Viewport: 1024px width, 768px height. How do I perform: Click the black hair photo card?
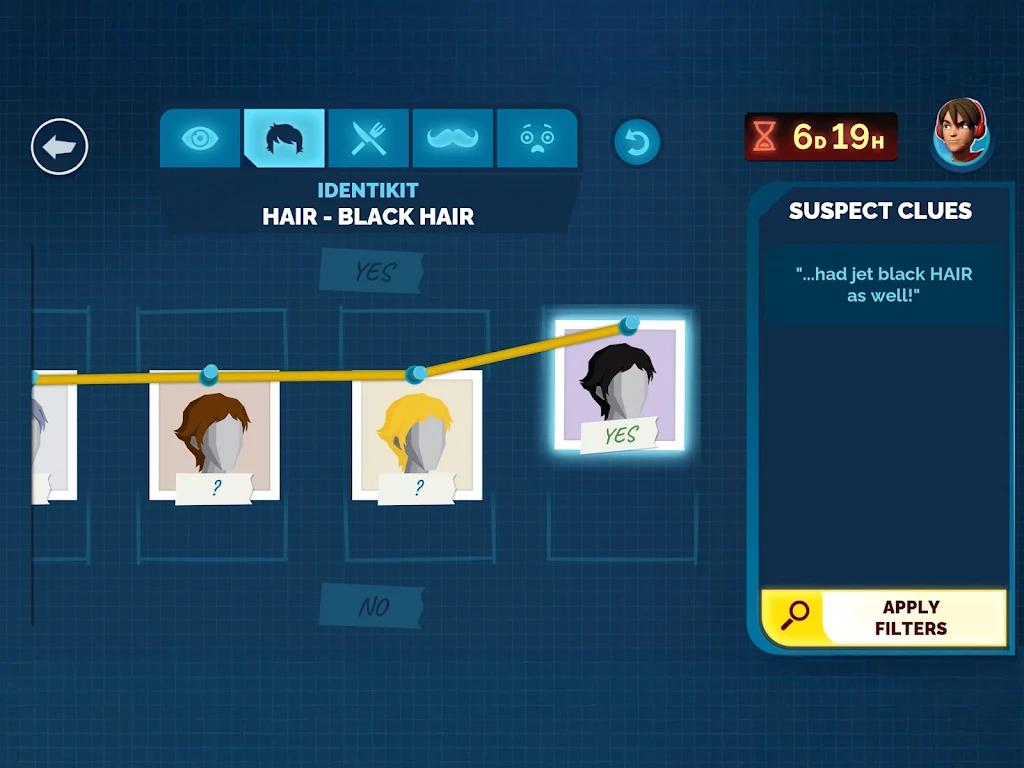click(x=619, y=387)
